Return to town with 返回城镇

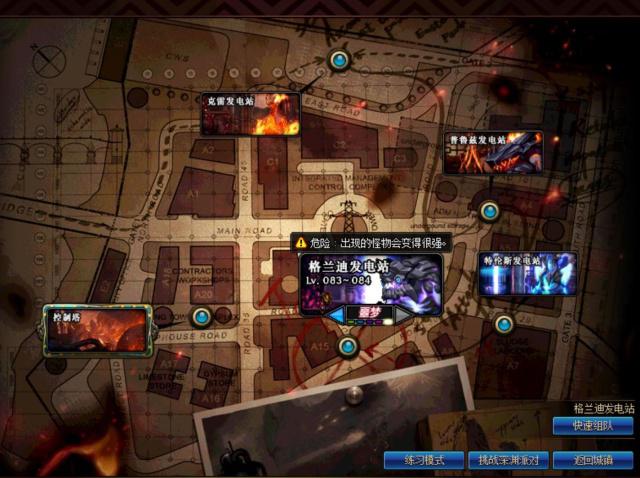tap(593, 460)
